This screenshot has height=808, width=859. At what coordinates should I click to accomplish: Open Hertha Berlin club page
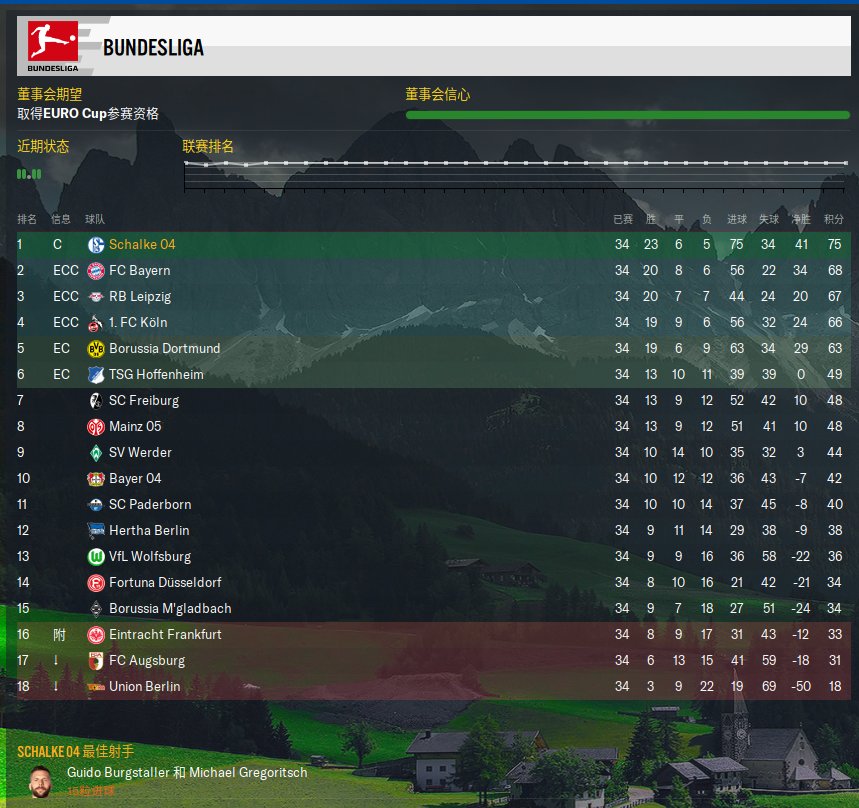pyautogui.click(x=149, y=531)
